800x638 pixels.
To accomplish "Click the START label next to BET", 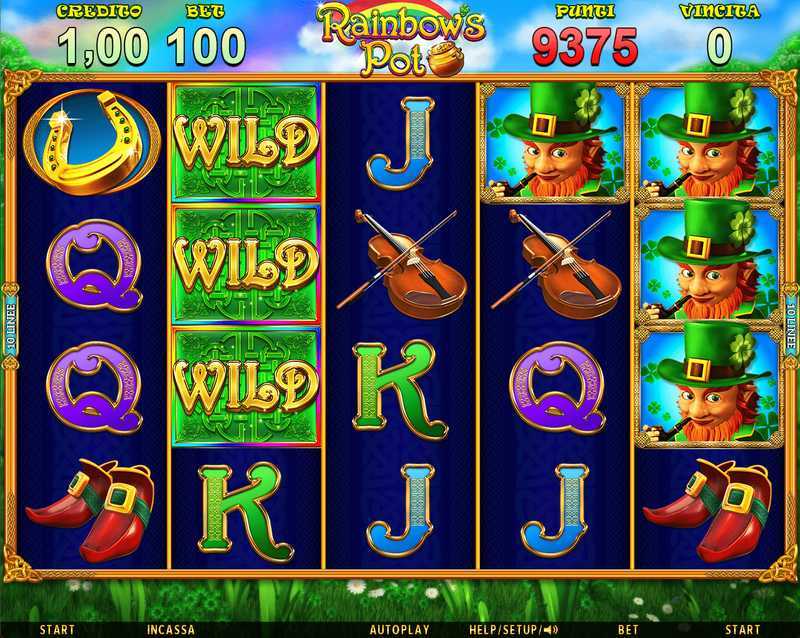I will pyautogui.click(x=742, y=630).
